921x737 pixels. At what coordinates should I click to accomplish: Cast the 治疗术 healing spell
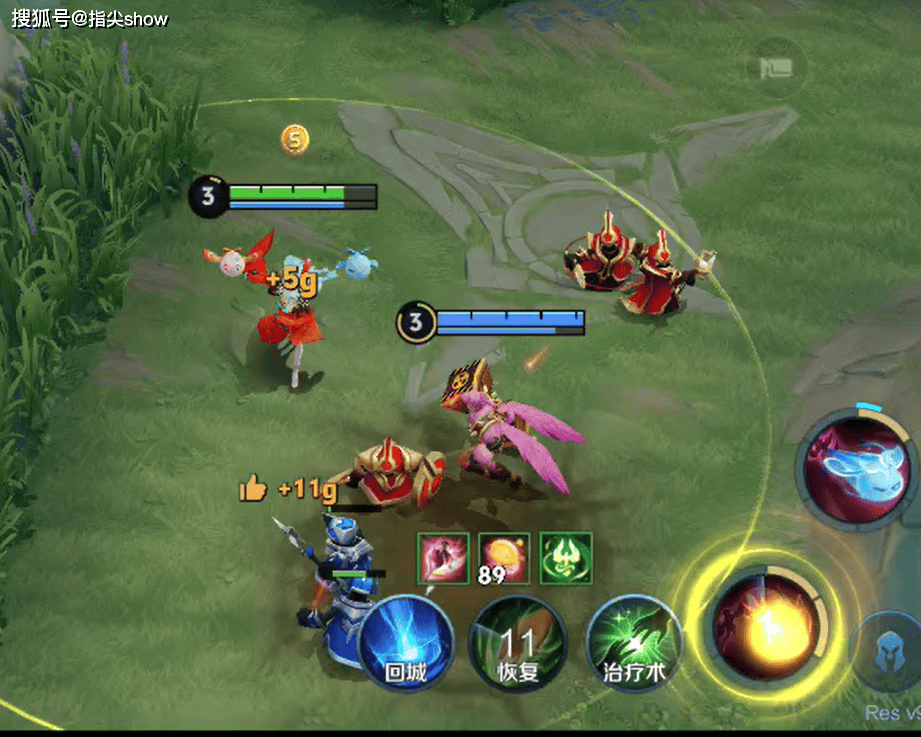[x=634, y=644]
